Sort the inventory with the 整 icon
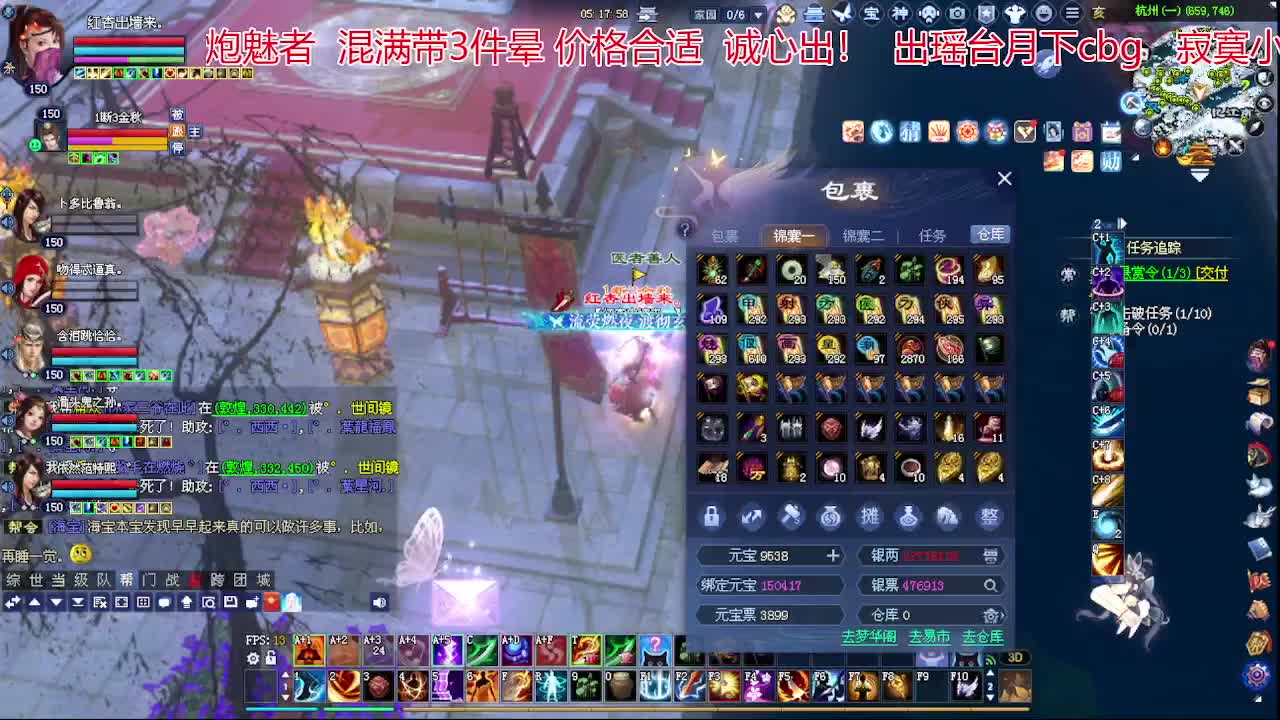 pyautogui.click(x=988, y=517)
